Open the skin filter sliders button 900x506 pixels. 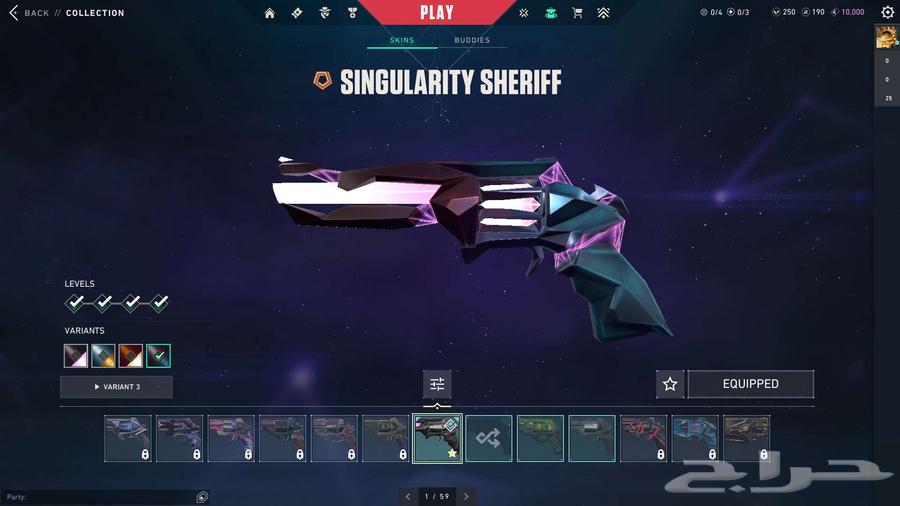[x=437, y=384]
